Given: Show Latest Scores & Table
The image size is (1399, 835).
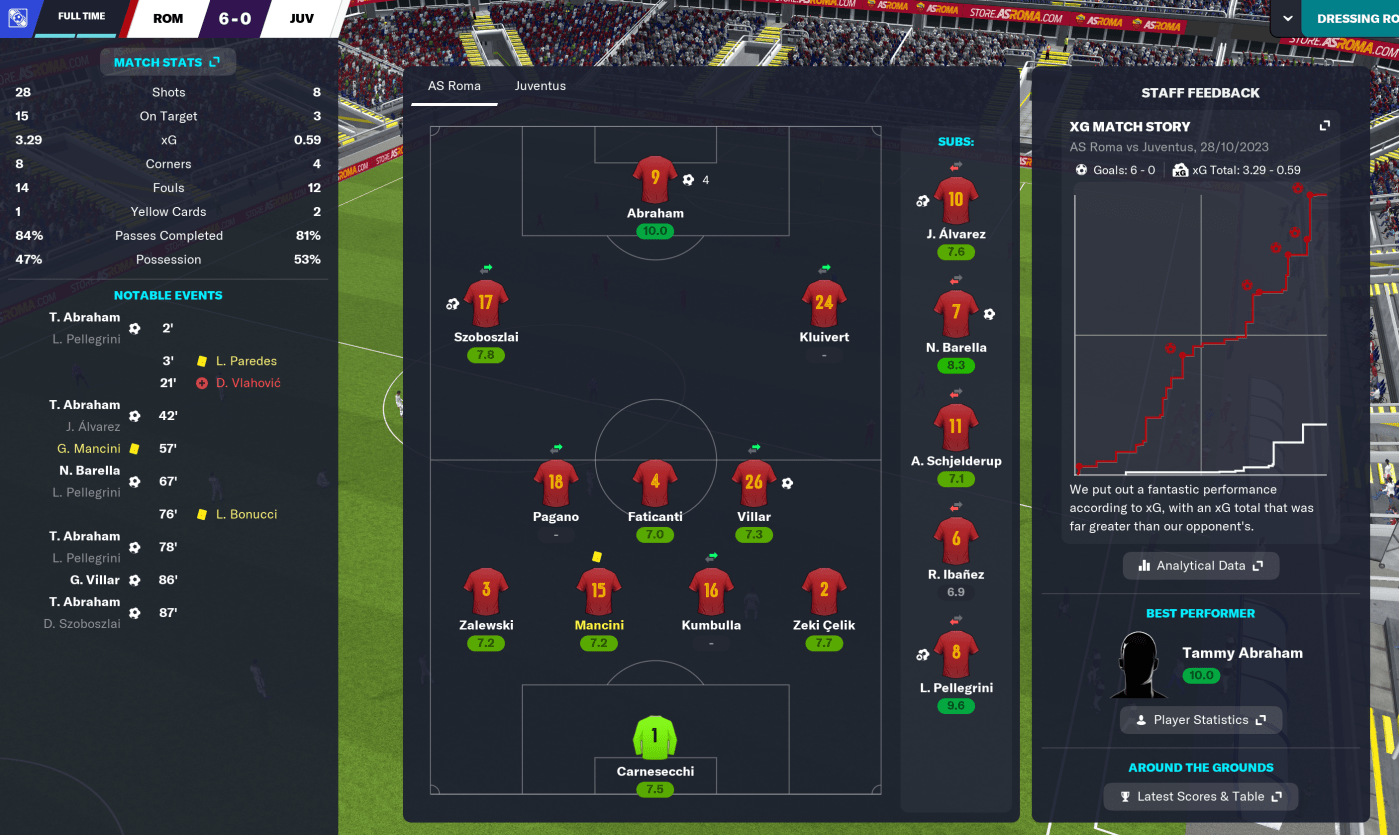Looking at the screenshot, I should coord(1200,797).
